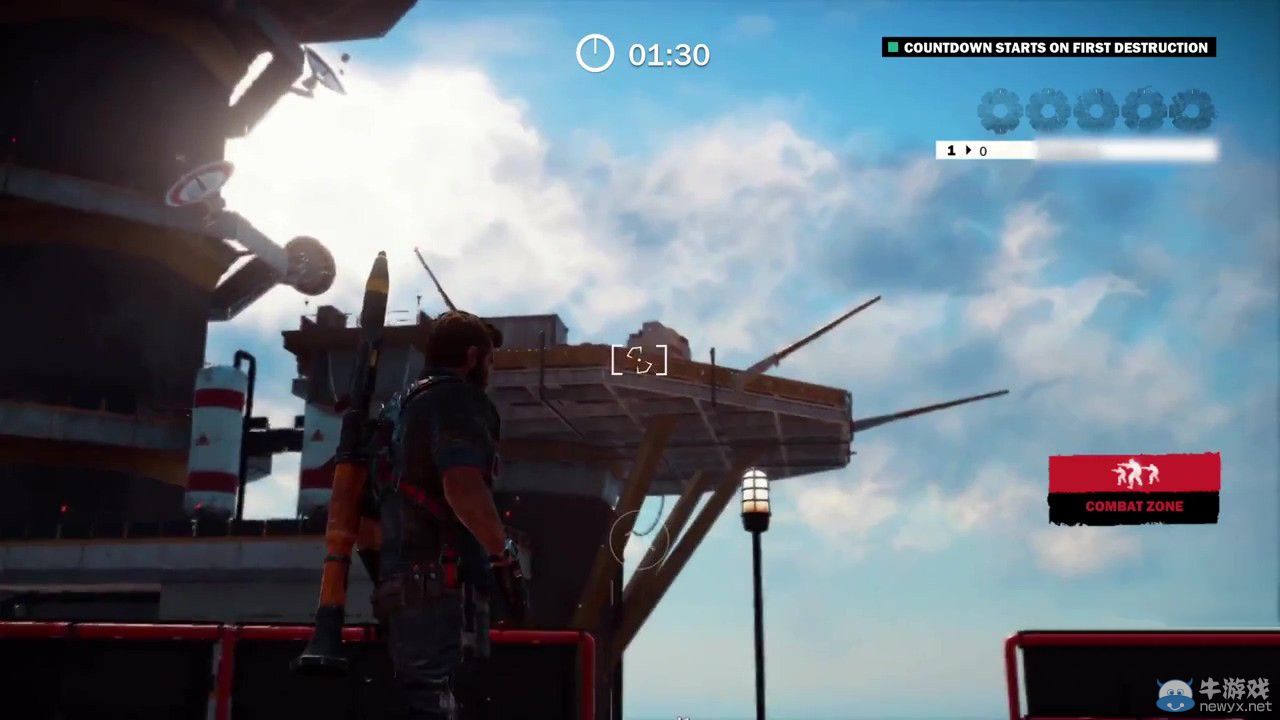Select the Countdown Starts on First Destruction objective
1280x720 pixels.
tap(1048, 47)
